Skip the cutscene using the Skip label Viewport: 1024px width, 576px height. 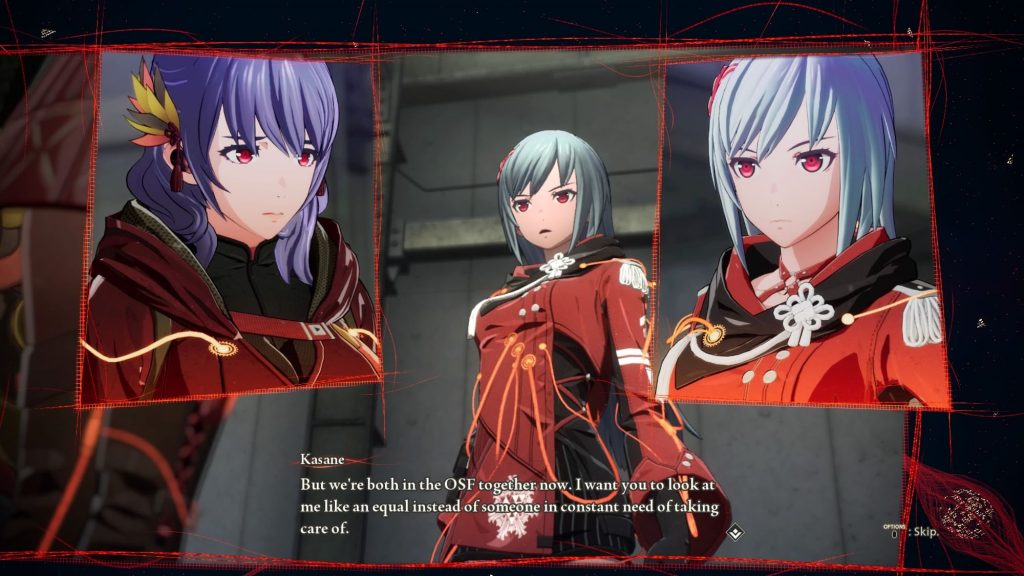pyautogui.click(x=921, y=534)
